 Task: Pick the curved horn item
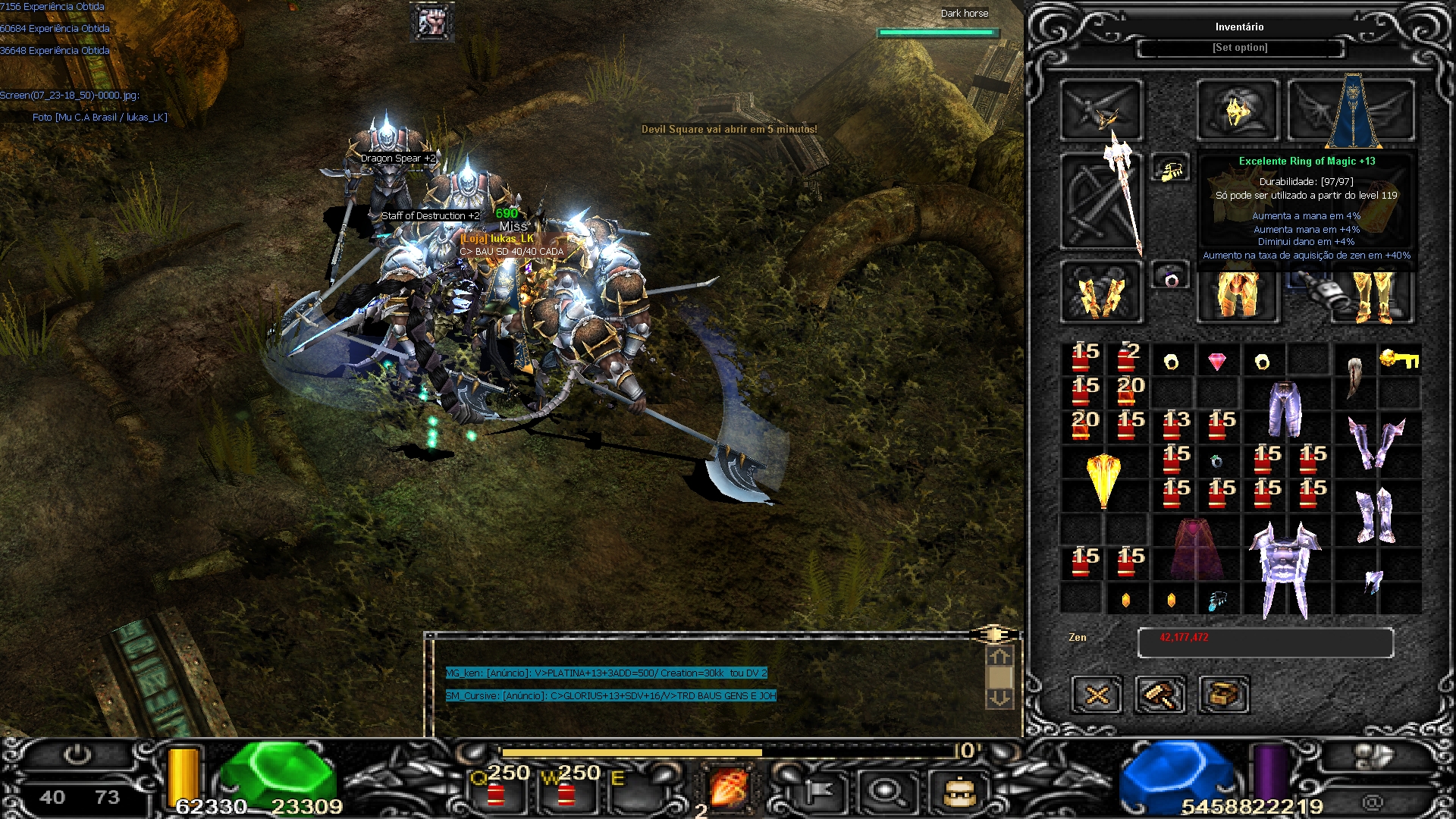tap(1355, 377)
